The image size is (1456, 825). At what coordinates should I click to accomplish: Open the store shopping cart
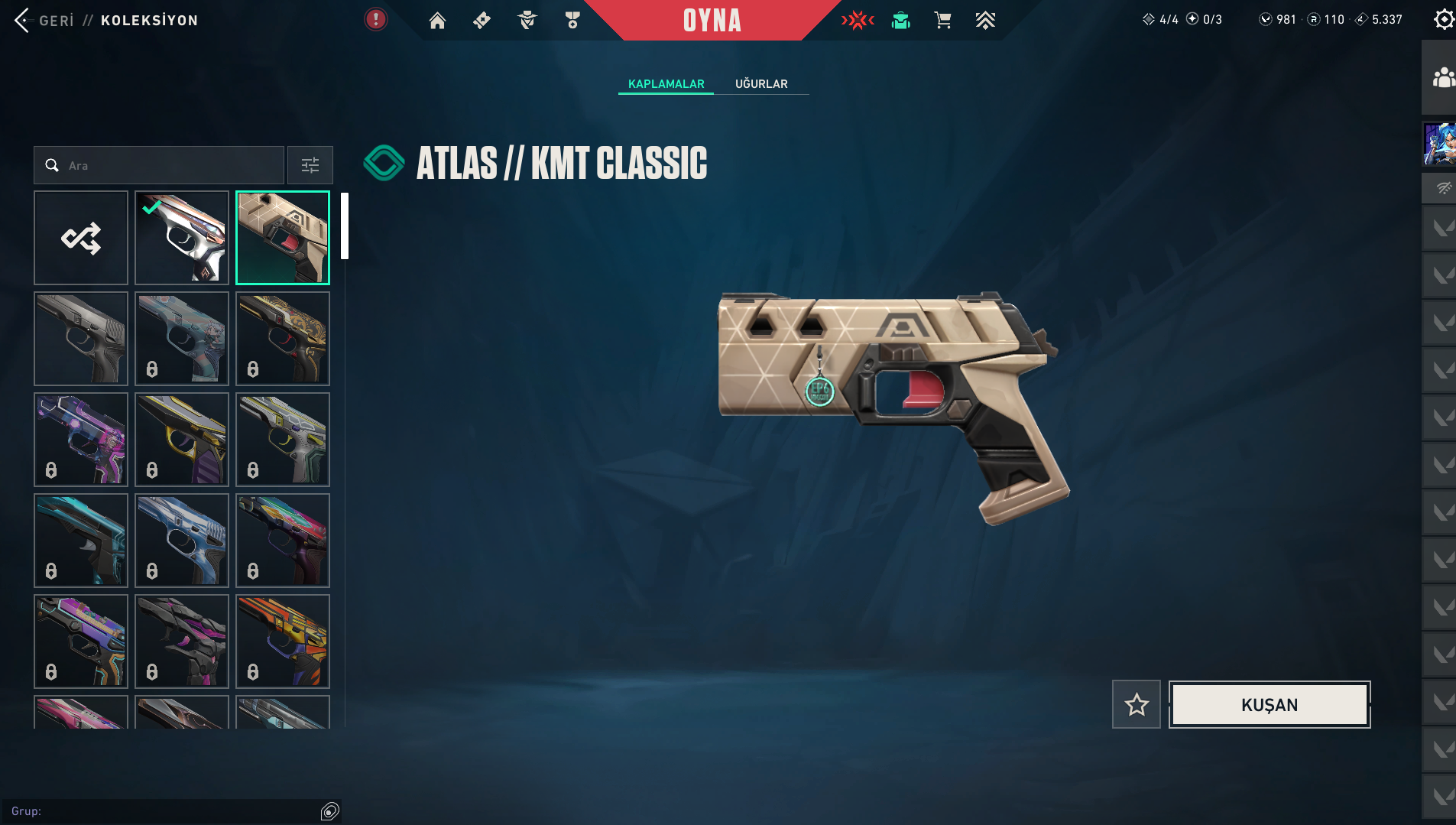[942, 21]
